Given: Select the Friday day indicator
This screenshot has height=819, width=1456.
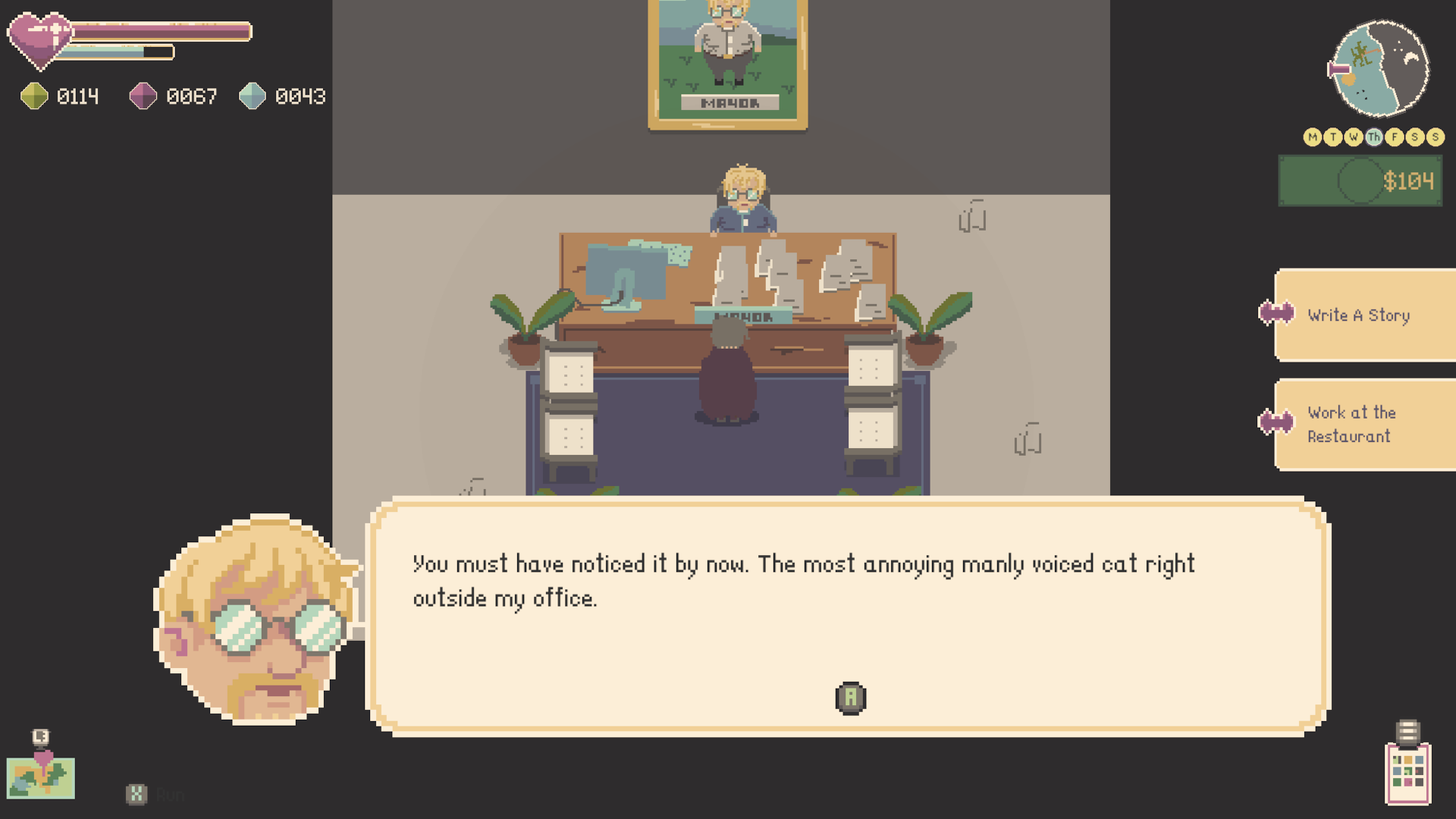Looking at the screenshot, I should click(x=1395, y=137).
